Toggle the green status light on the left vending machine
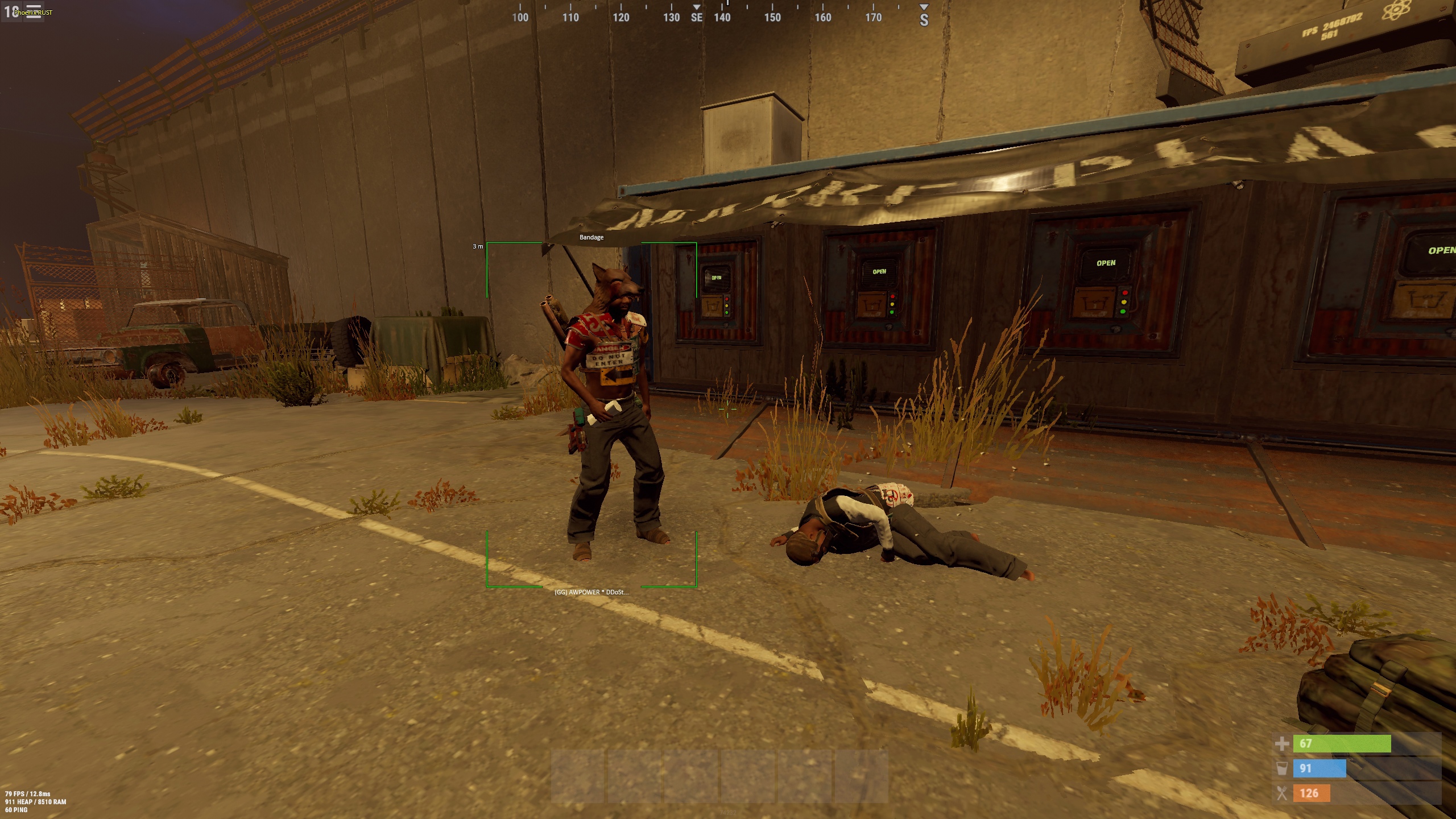This screenshot has width=1456, height=819. click(726, 313)
